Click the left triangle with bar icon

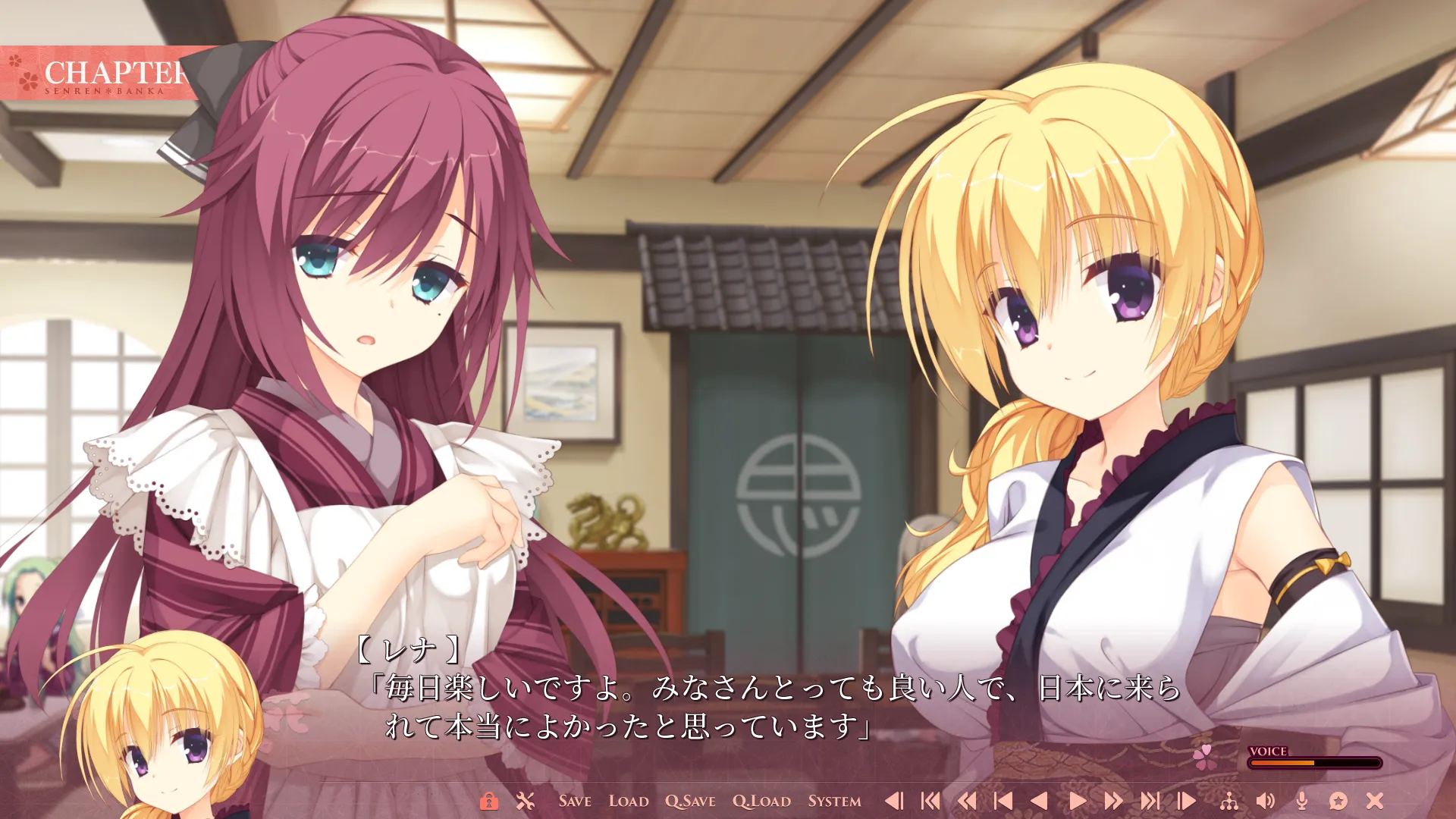point(894,801)
